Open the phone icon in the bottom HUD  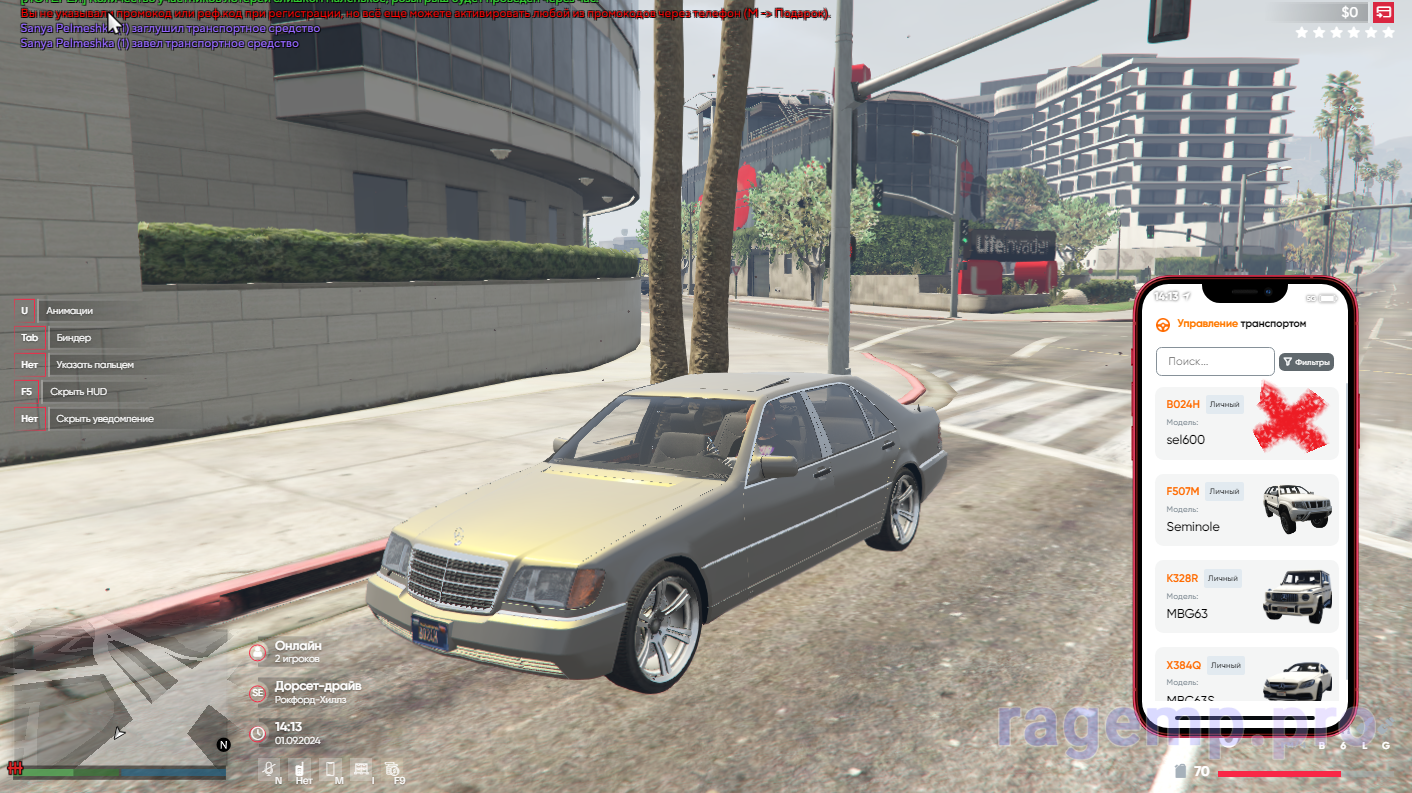332,769
